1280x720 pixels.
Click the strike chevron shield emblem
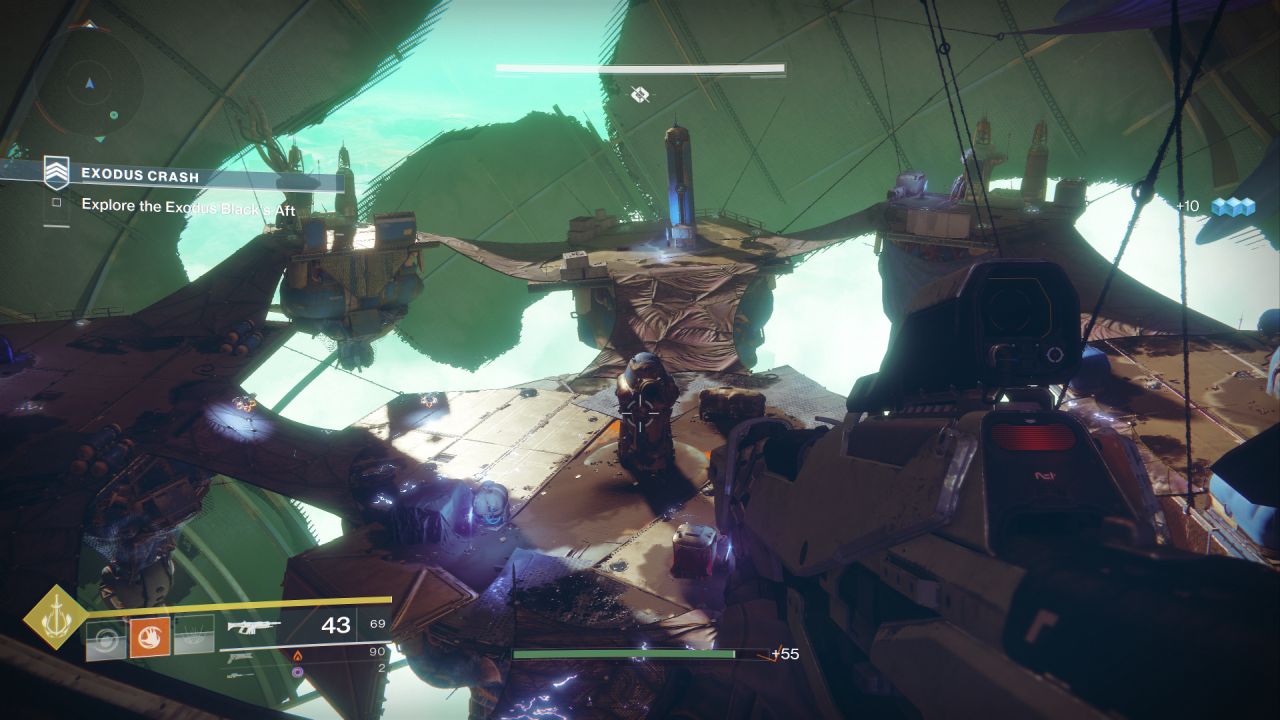pos(56,173)
